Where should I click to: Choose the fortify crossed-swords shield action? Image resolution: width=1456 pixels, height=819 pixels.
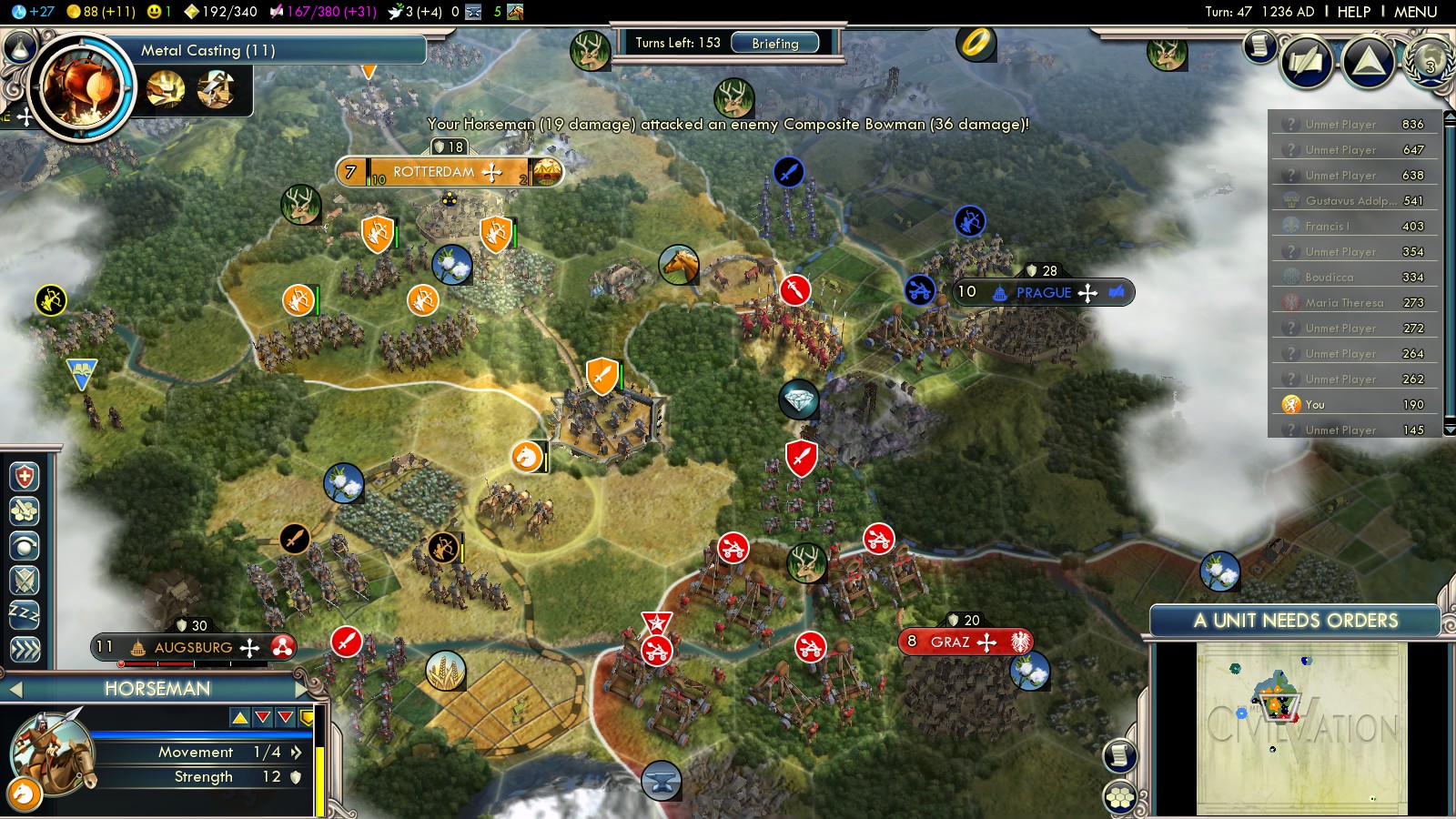click(x=25, y=581)
